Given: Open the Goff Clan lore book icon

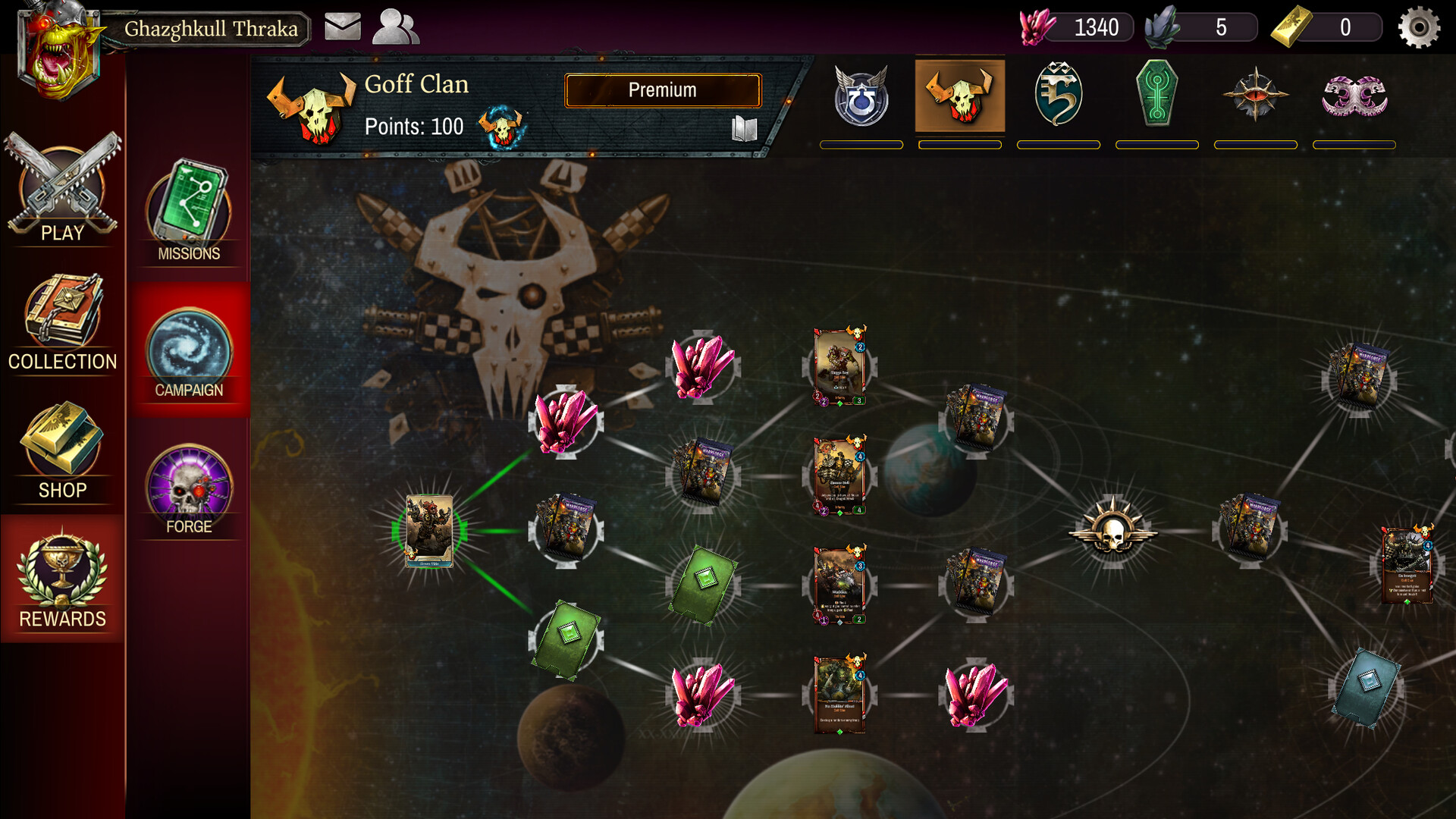Looking at the screenshot, I should 745,130.
